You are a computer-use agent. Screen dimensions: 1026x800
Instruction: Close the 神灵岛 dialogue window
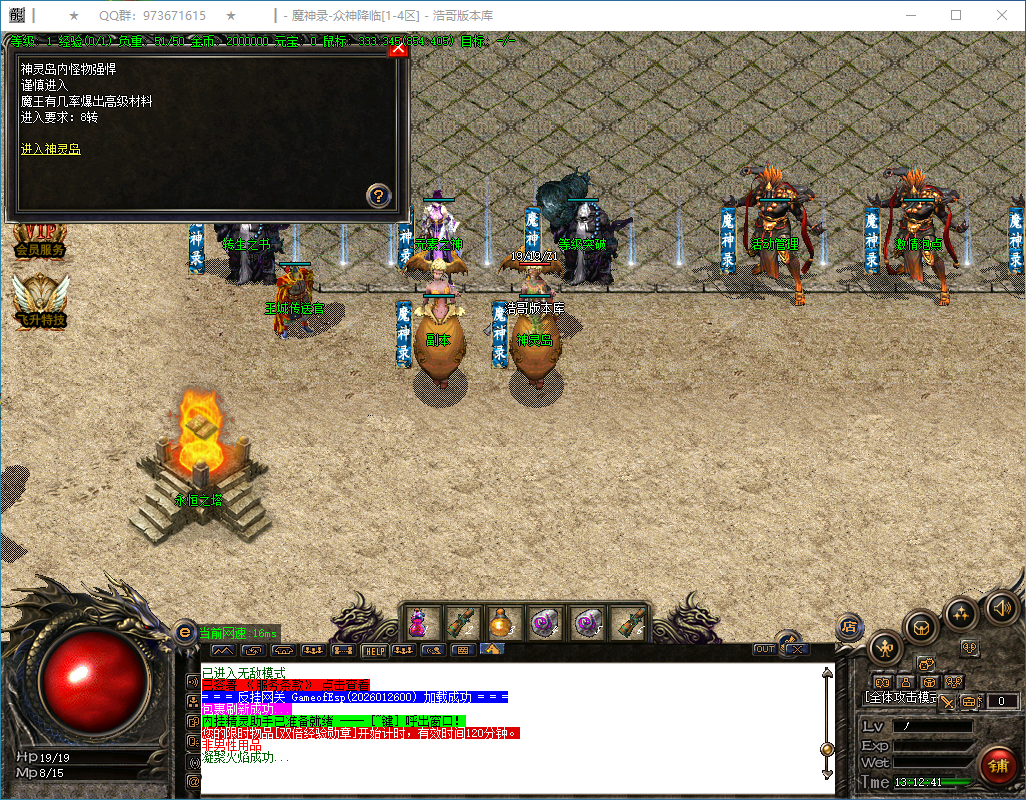(397, 47)
